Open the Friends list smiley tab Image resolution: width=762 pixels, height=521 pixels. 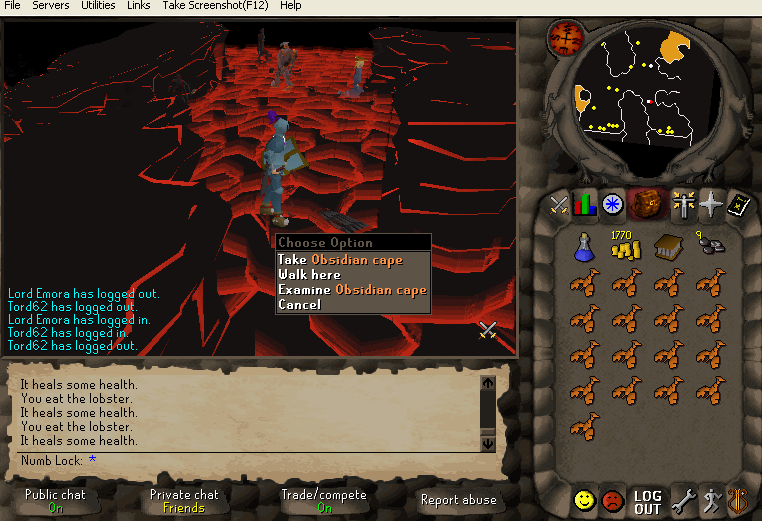585,499
